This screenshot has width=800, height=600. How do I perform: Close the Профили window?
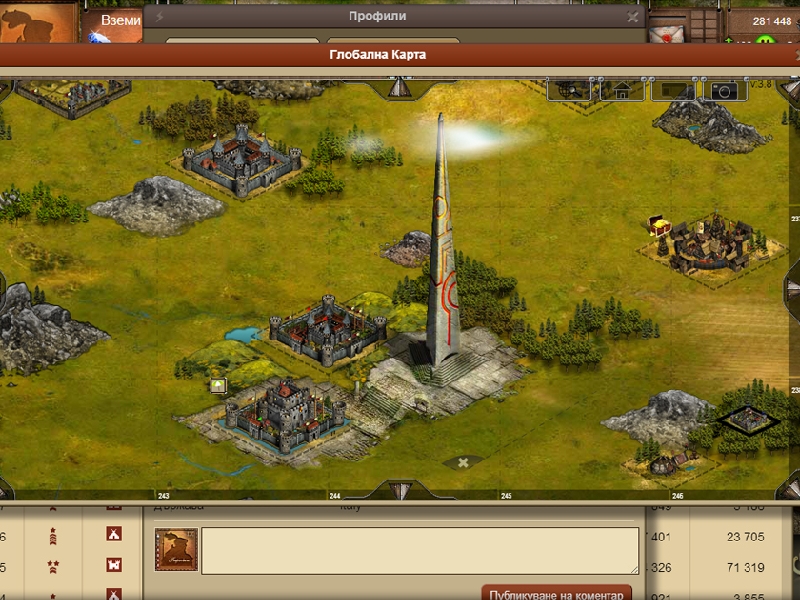[632, 16]
